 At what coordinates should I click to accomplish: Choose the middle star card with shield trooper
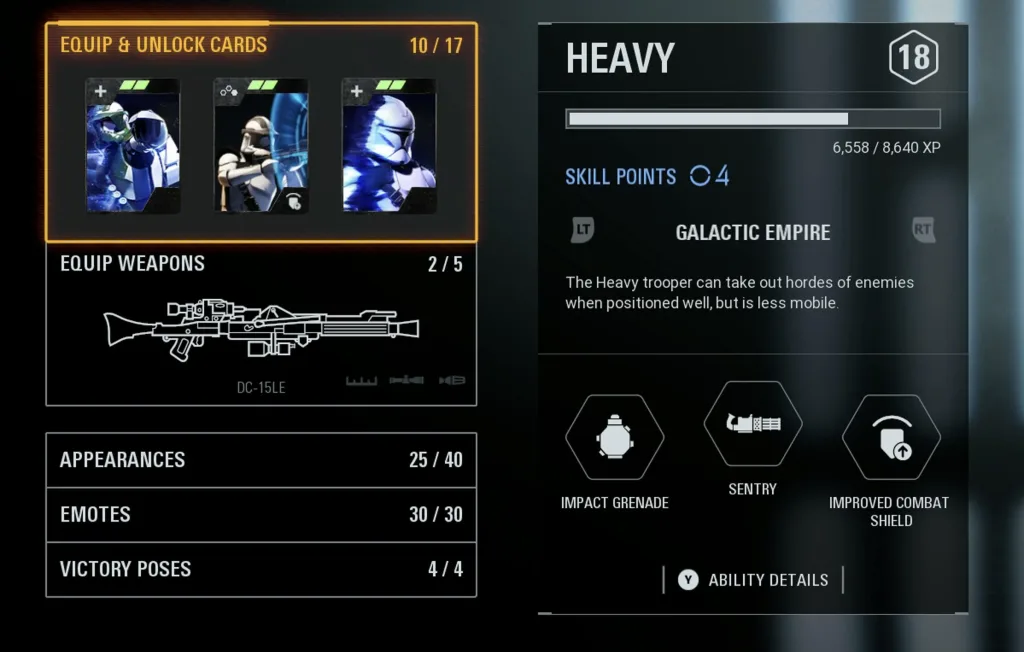261,145
